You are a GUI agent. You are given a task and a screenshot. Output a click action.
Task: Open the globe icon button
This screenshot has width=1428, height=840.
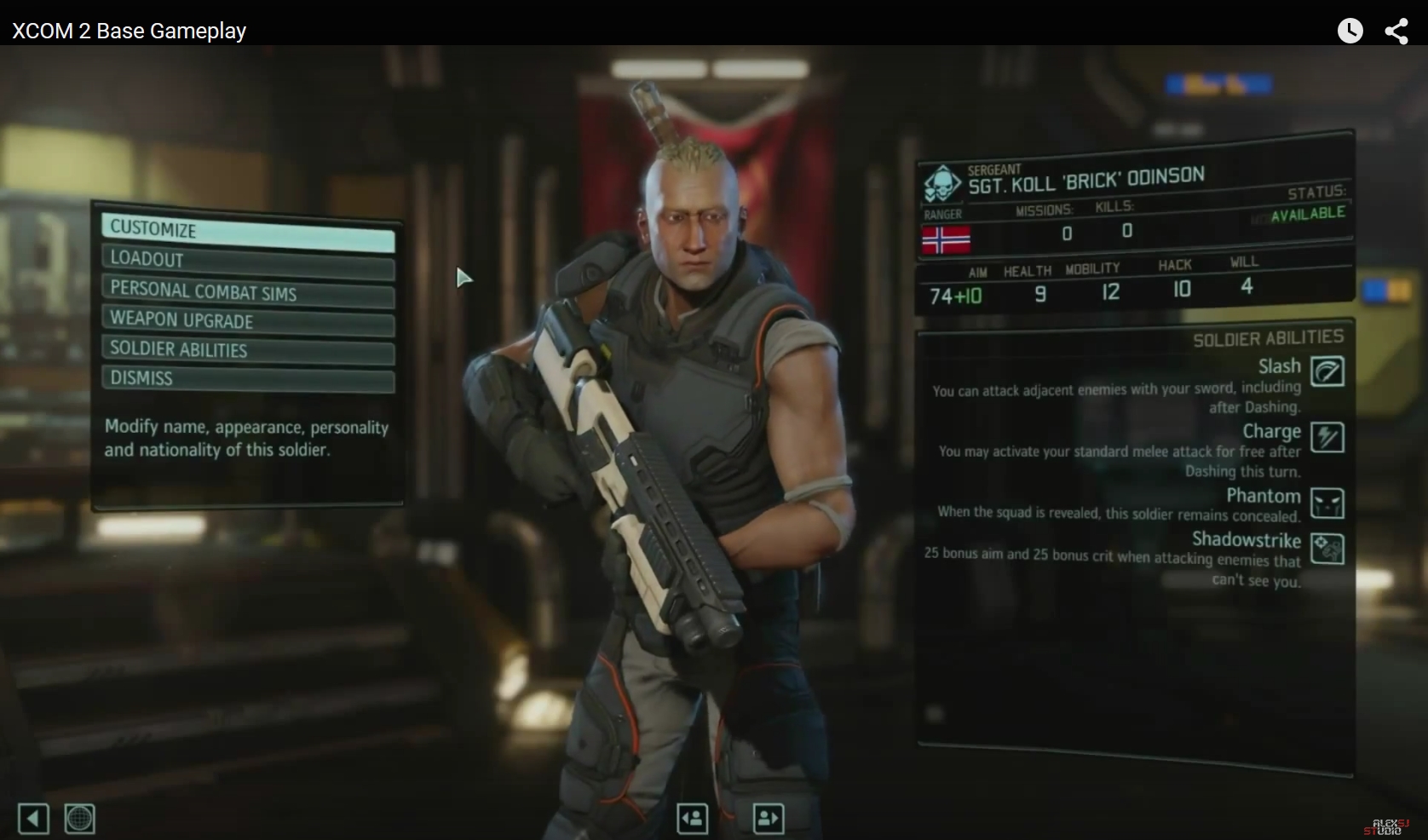(79, 820)
